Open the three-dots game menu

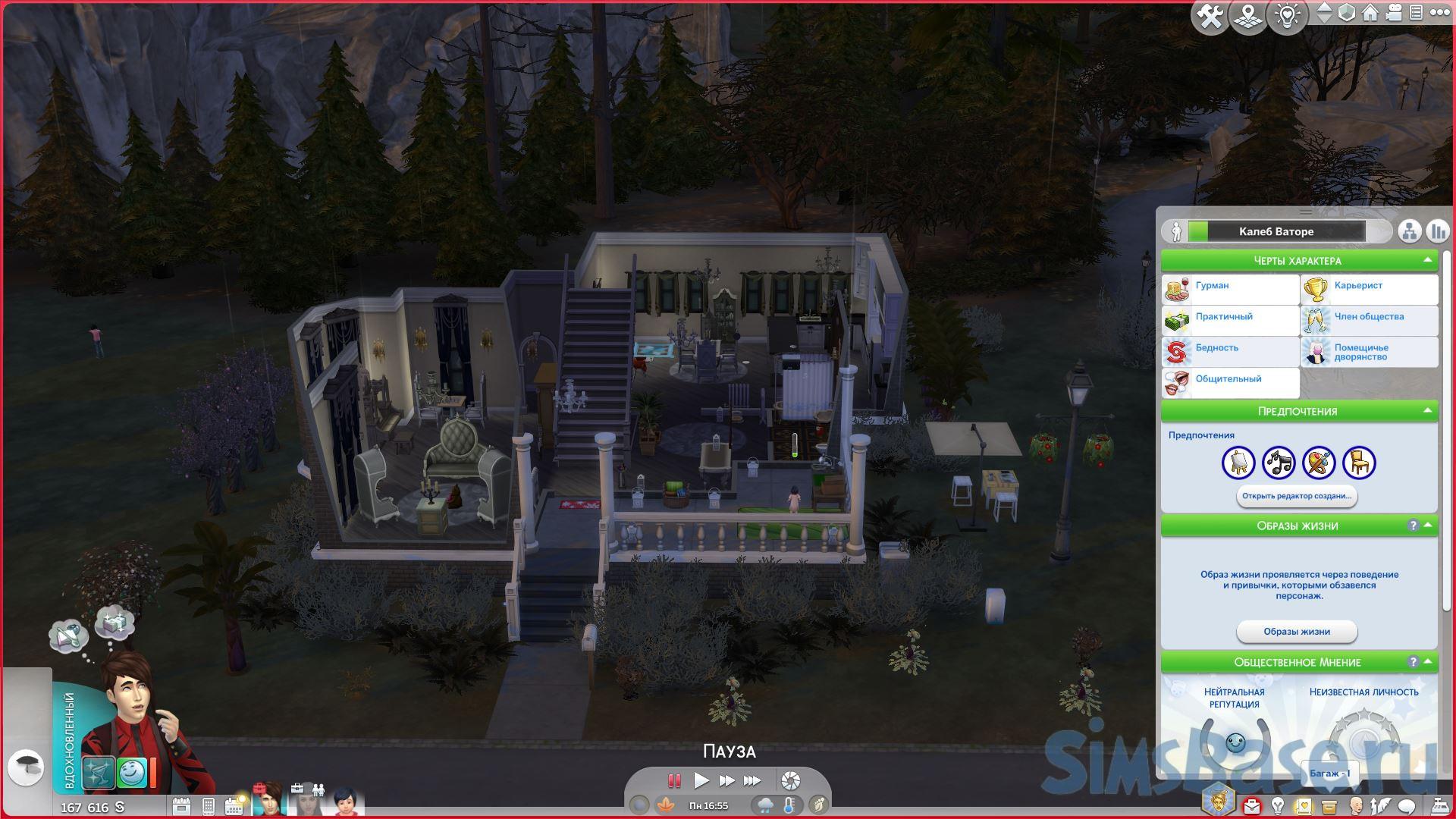(1440, 13)
